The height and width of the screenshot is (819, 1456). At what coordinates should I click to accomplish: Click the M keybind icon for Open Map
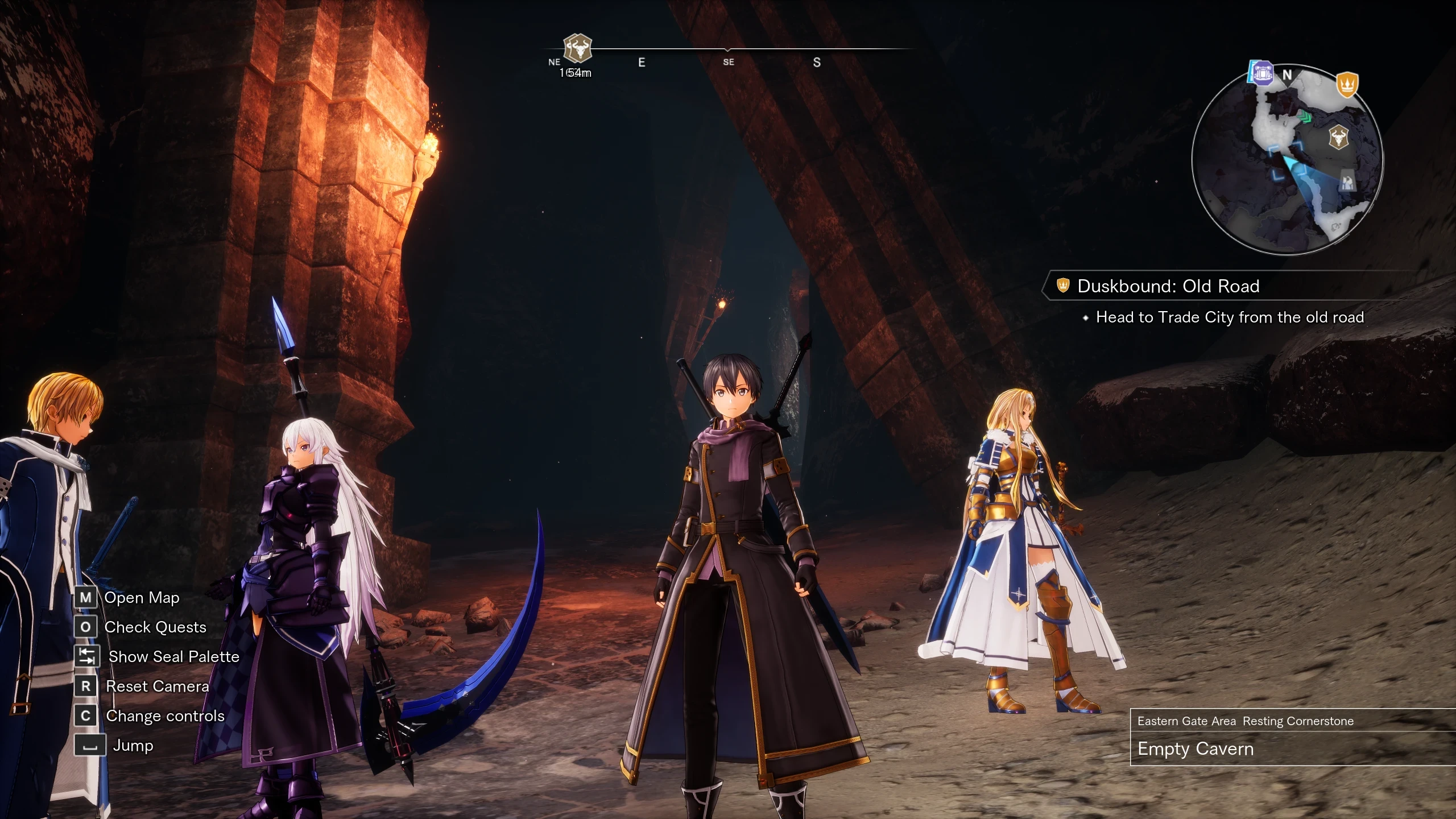click(86, 598)
